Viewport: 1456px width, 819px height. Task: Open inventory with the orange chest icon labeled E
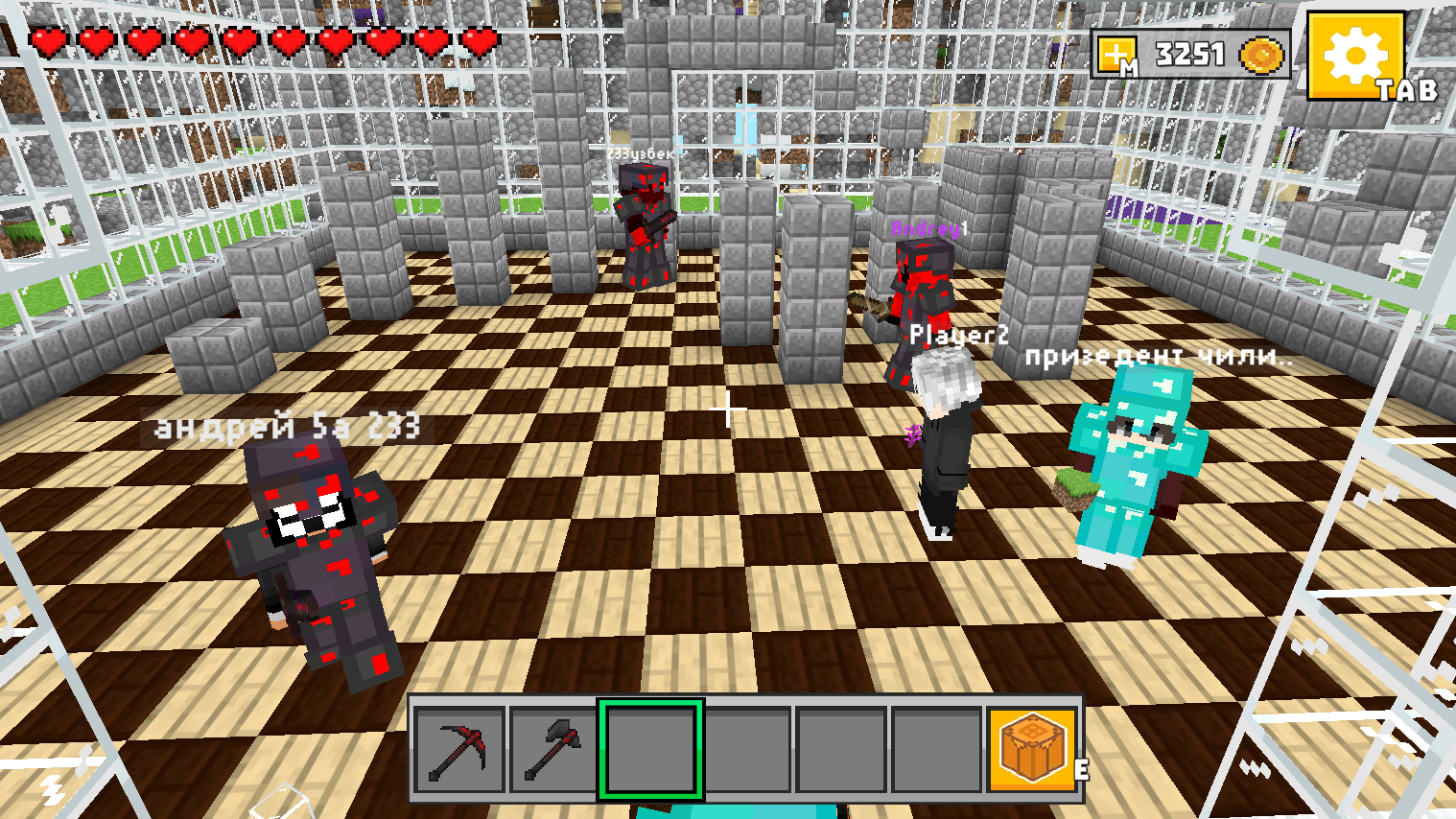(x=1032, y=752)
